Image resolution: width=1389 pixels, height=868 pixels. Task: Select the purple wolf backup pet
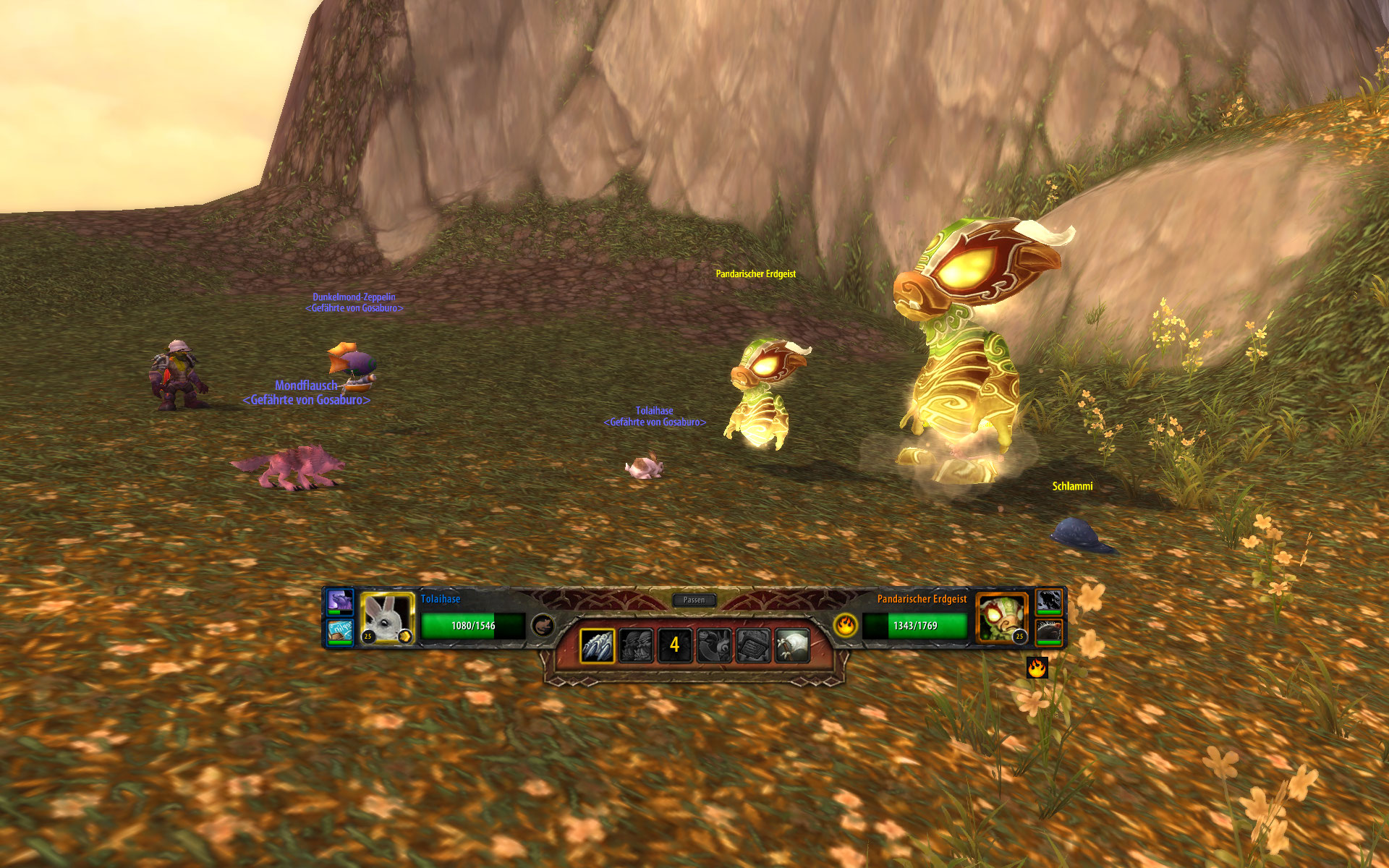(x=340, y=601)
